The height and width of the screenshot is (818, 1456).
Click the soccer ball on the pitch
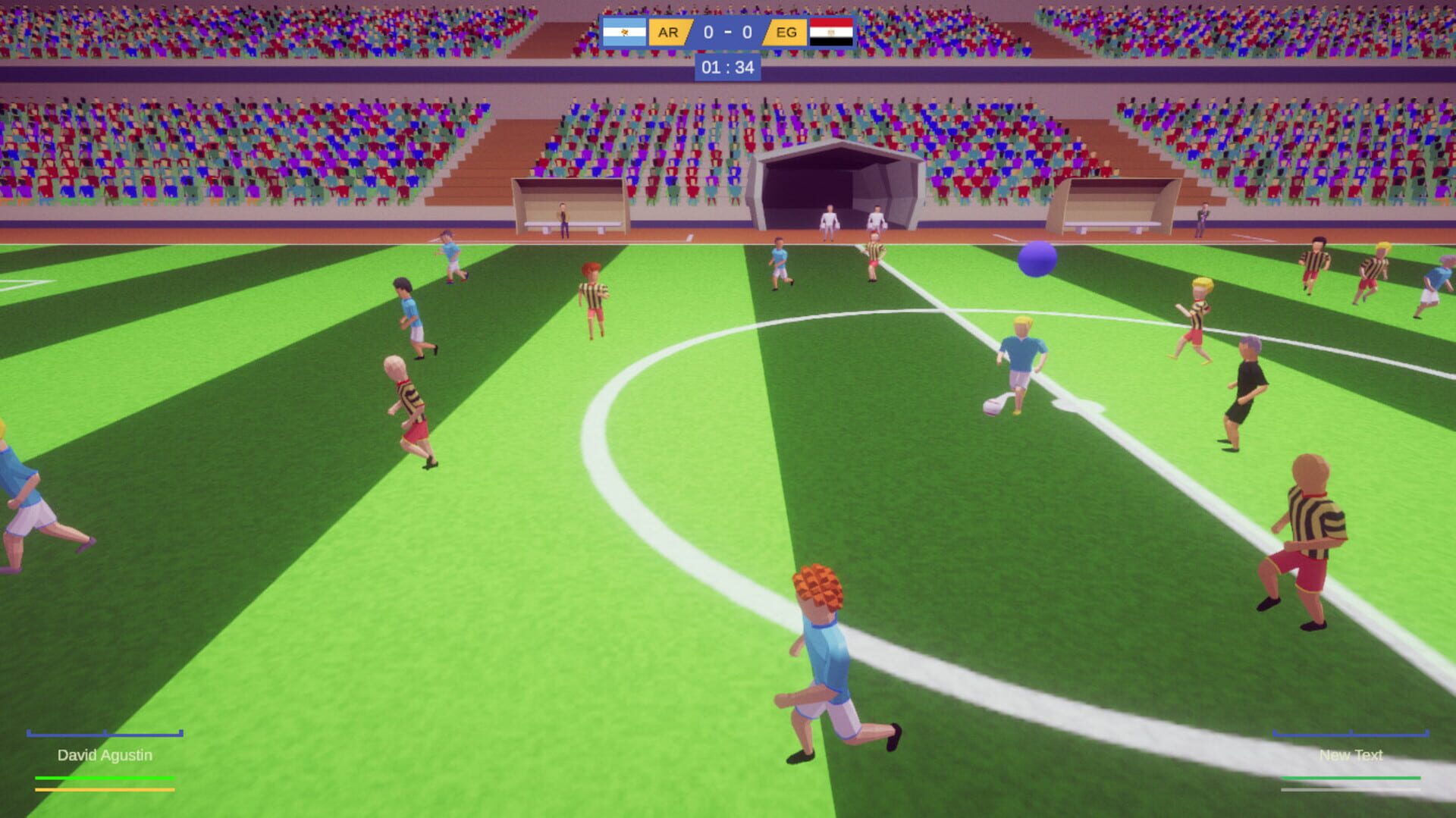tap(991, 407)
